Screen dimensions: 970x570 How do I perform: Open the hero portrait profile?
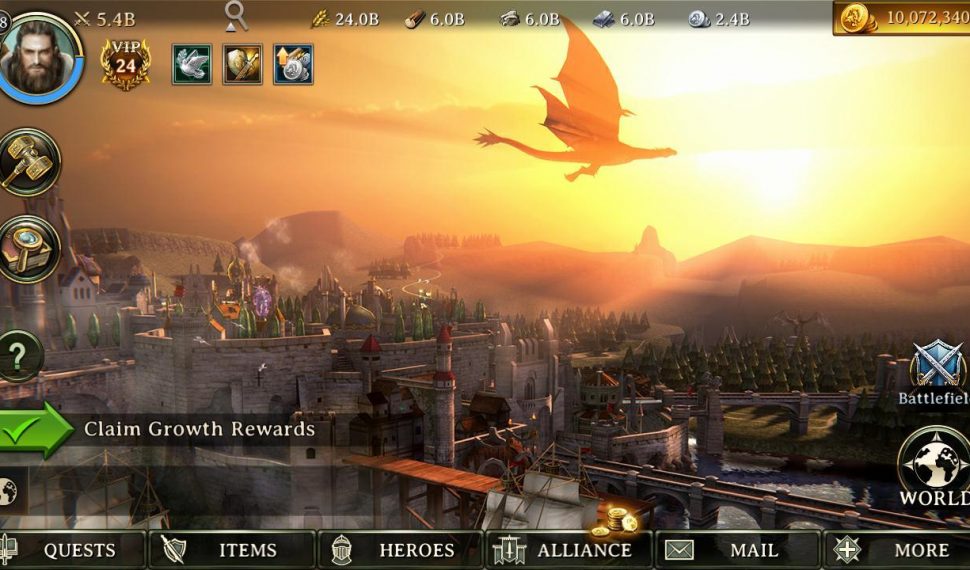(x=40, y=57)
